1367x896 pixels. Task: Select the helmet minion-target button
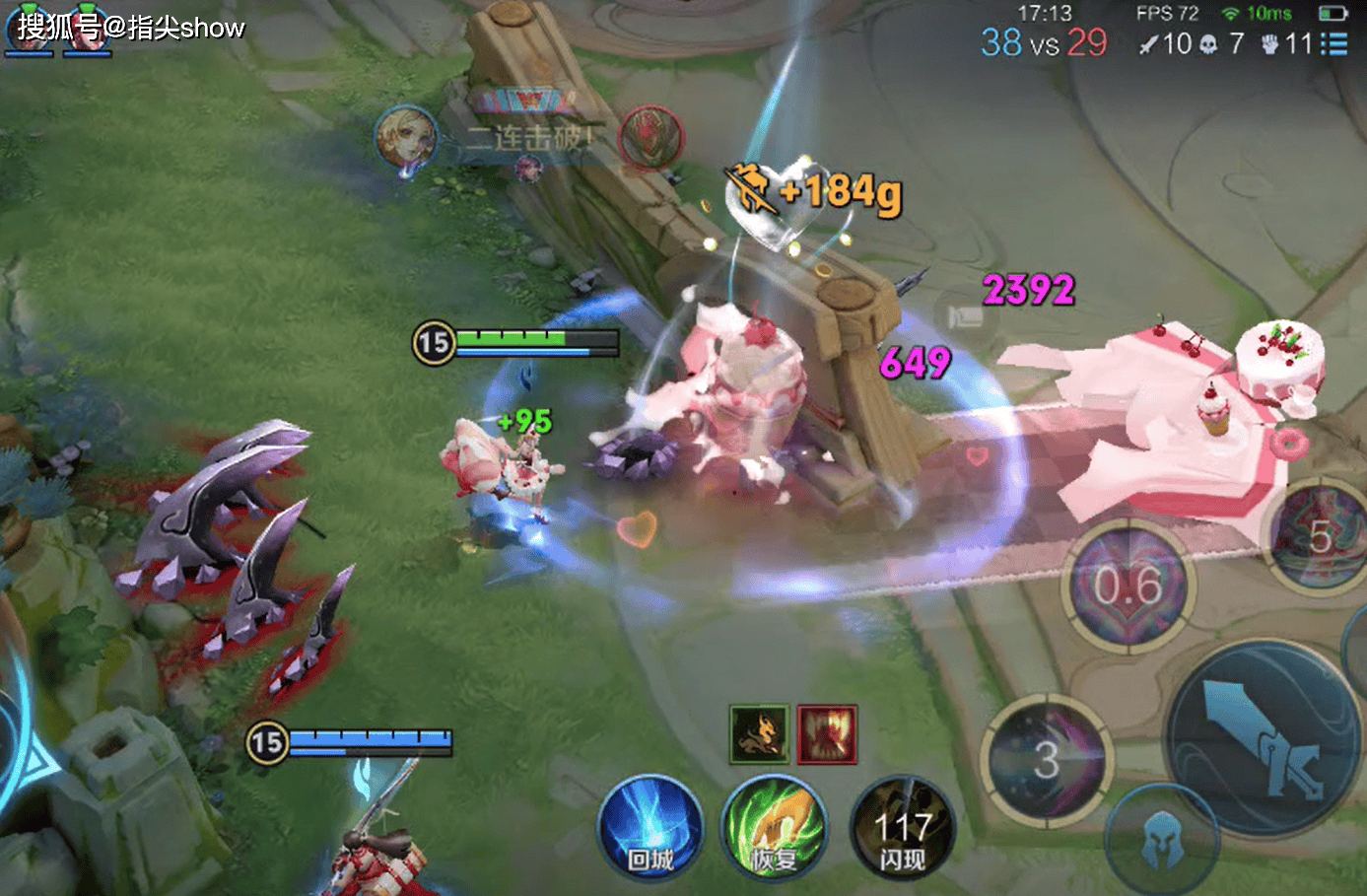(1160, 840)
